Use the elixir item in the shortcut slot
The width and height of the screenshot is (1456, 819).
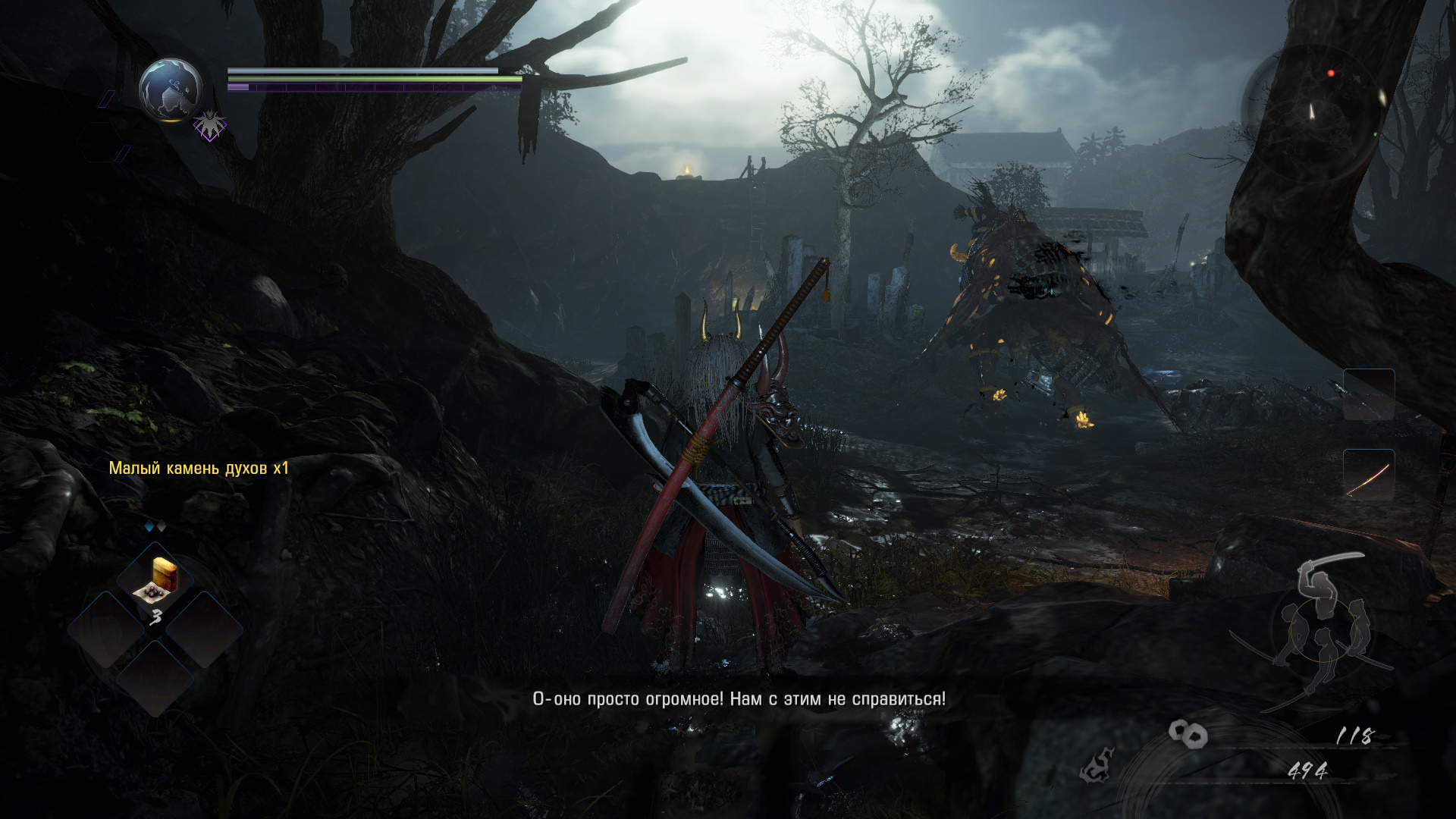156,582
